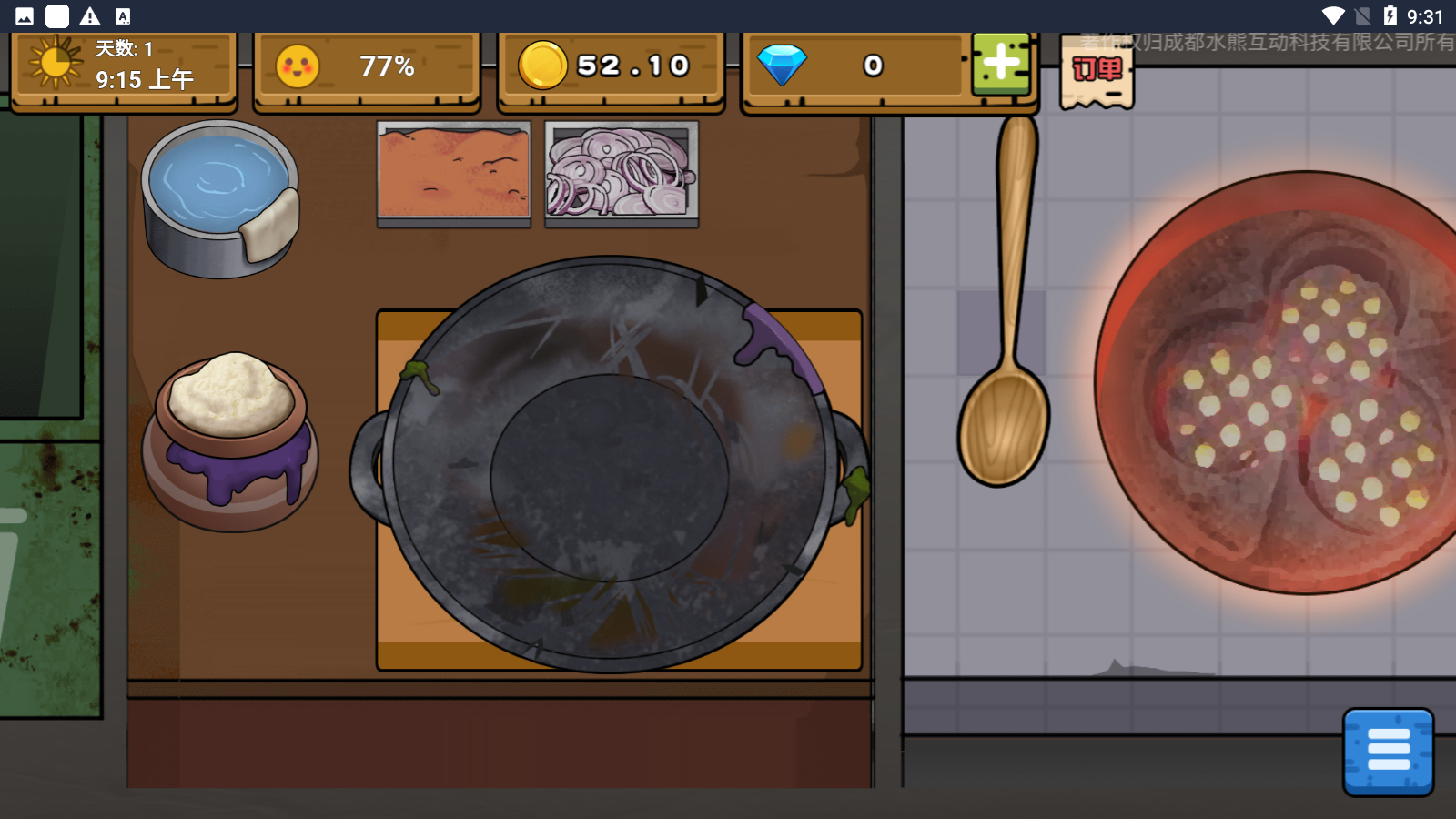Viewport: 1456px width, 819px height.
Task: Open the orders ticket labeled 订单
Action: (x=1097, y=73)
